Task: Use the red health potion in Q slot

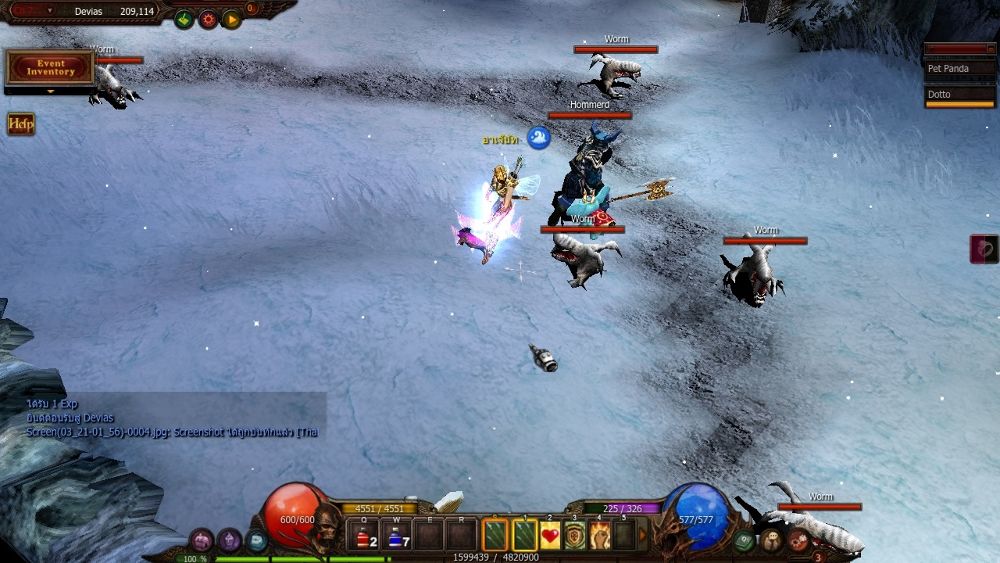Action: (364, 537)
